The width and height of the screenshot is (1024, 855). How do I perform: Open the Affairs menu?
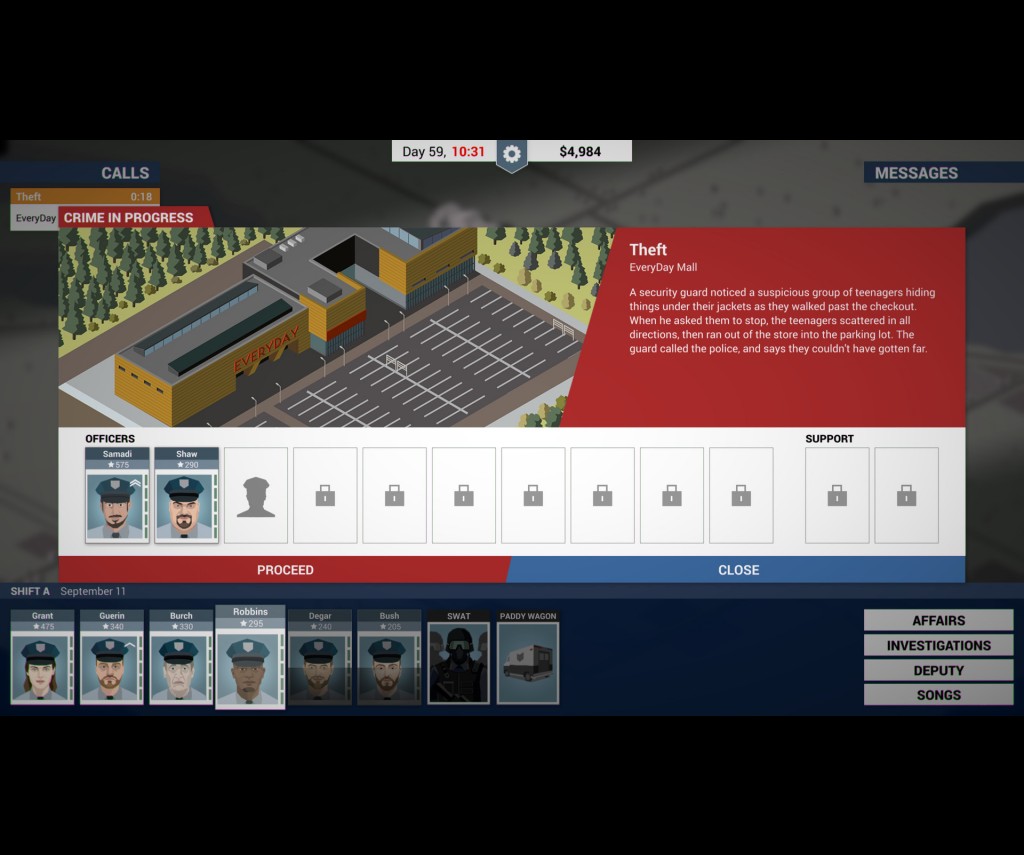[938, 621]
